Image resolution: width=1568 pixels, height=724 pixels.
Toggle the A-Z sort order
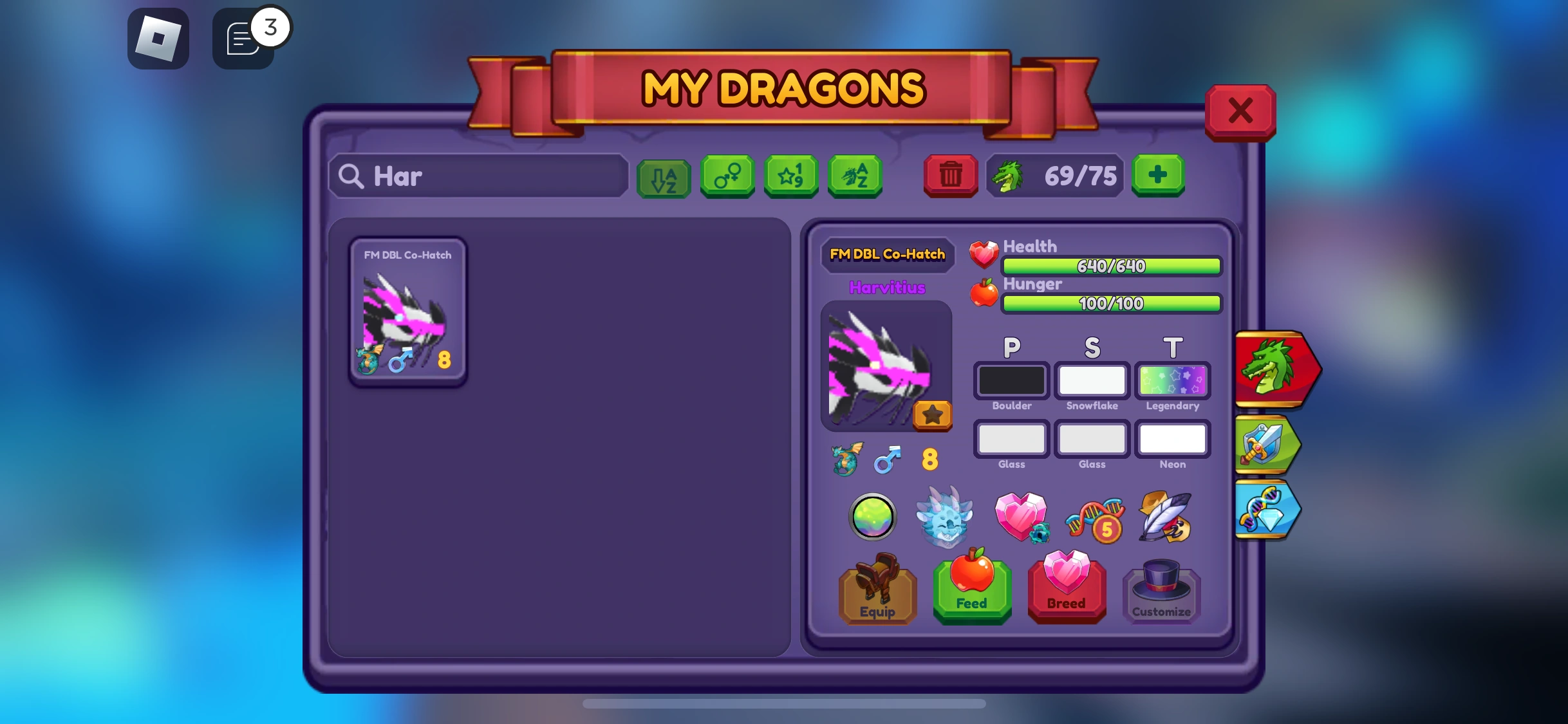click(x=664, y=176)
